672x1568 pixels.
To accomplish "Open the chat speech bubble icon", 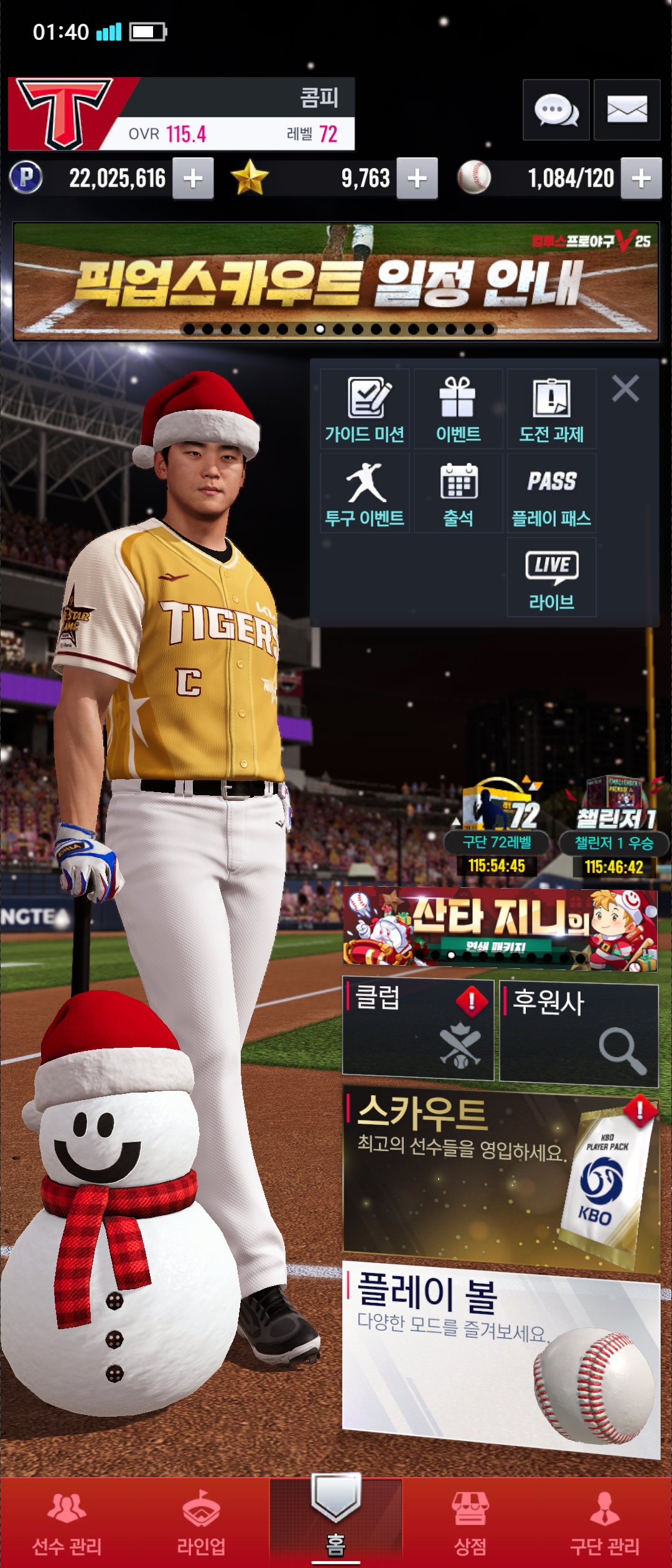I will pos(556,110).
